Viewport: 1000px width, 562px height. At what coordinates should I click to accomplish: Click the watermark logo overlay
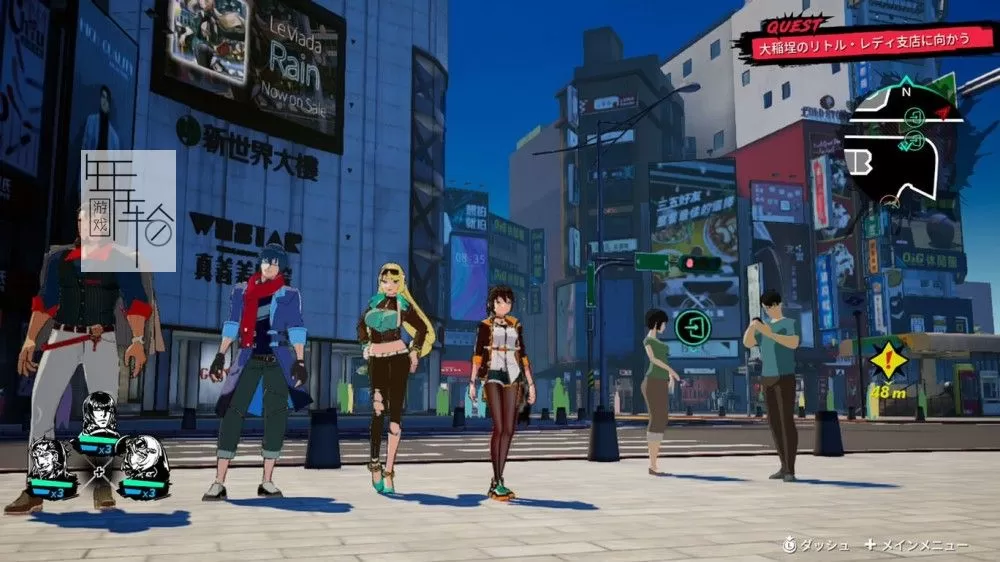(129, 211)
